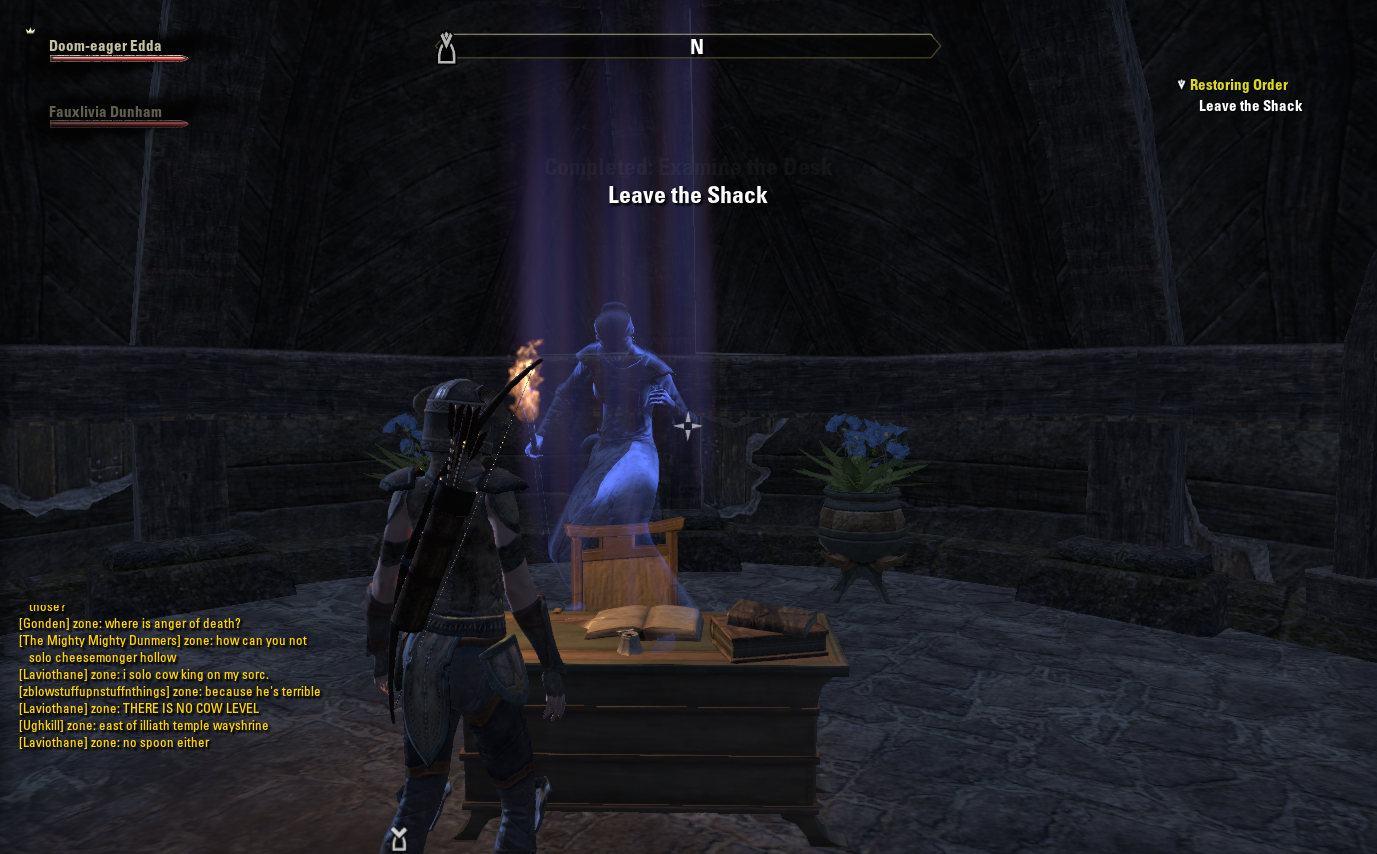The width and height of the screenshot is (1377, 854).
Task: Collapse the Restoring Order quest arrow
Action: click(x=1181, y=85)
